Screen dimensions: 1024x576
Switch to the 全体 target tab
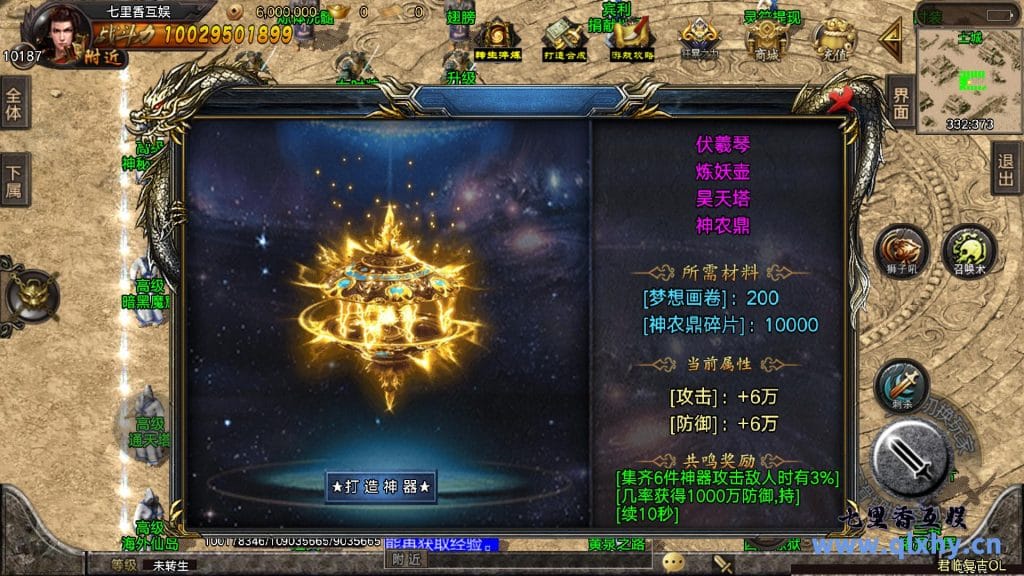tap(14, 104)
